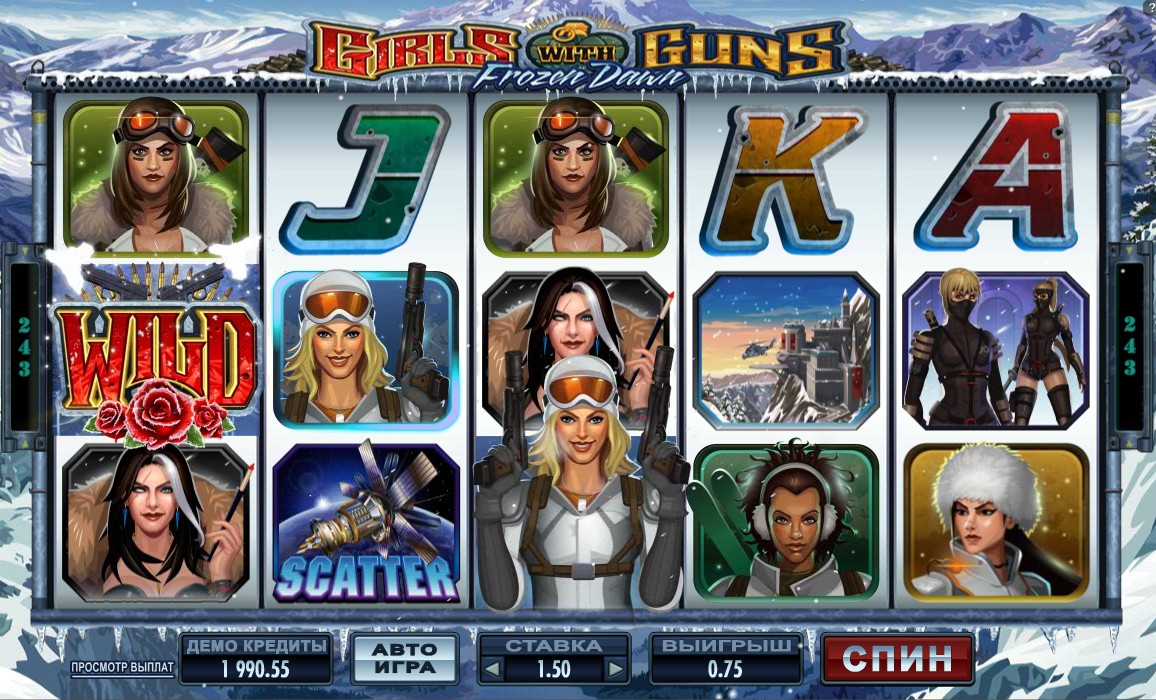The image size is (1156, 700).
Task: Increase the СТАВКА bet with right arrow
Action: [616, 669]
